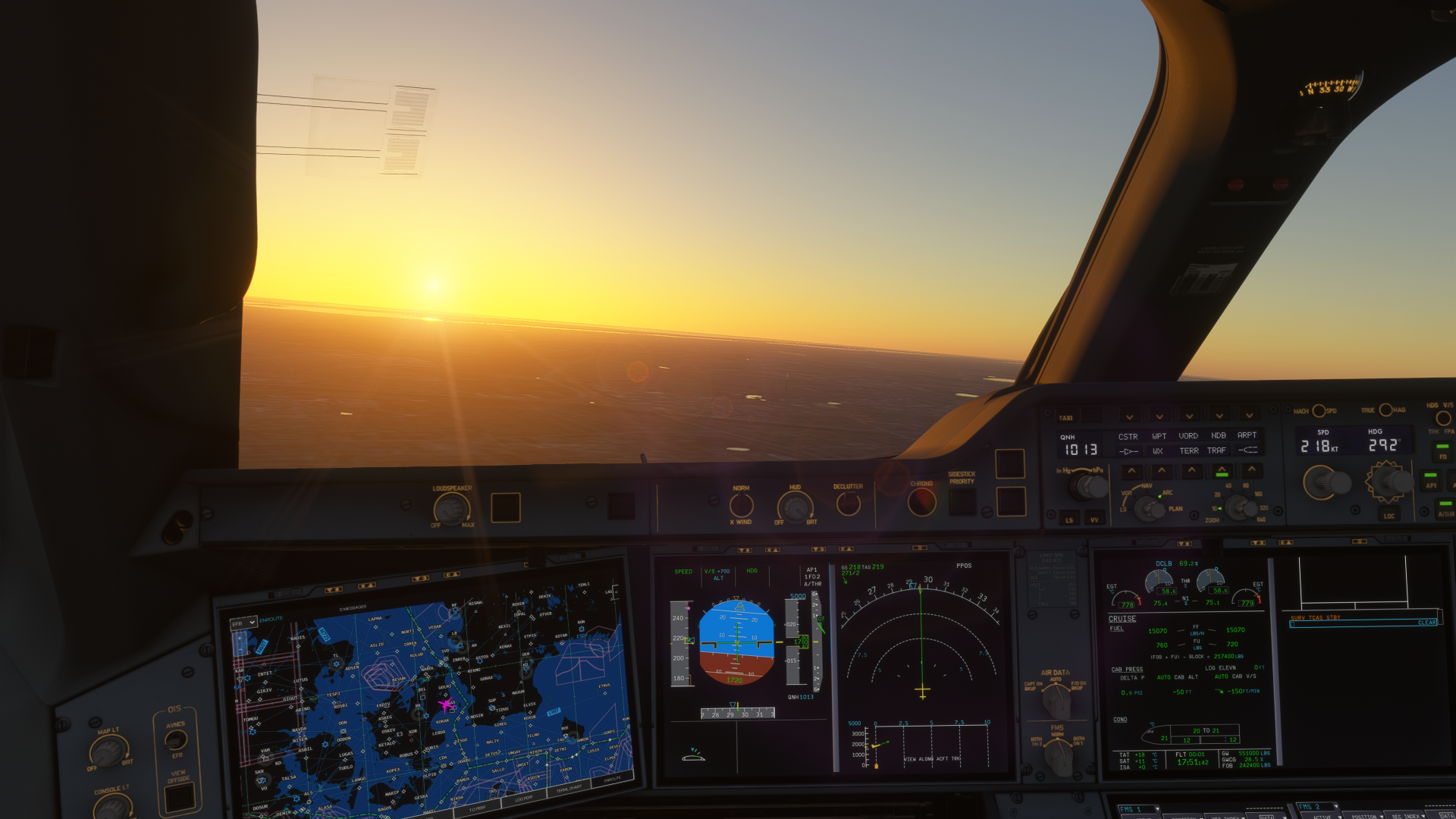Zoom out on the enroute chart map
Image resolution: width=1456 pixels, height=819 pixels.
click(x=241, y=651)
